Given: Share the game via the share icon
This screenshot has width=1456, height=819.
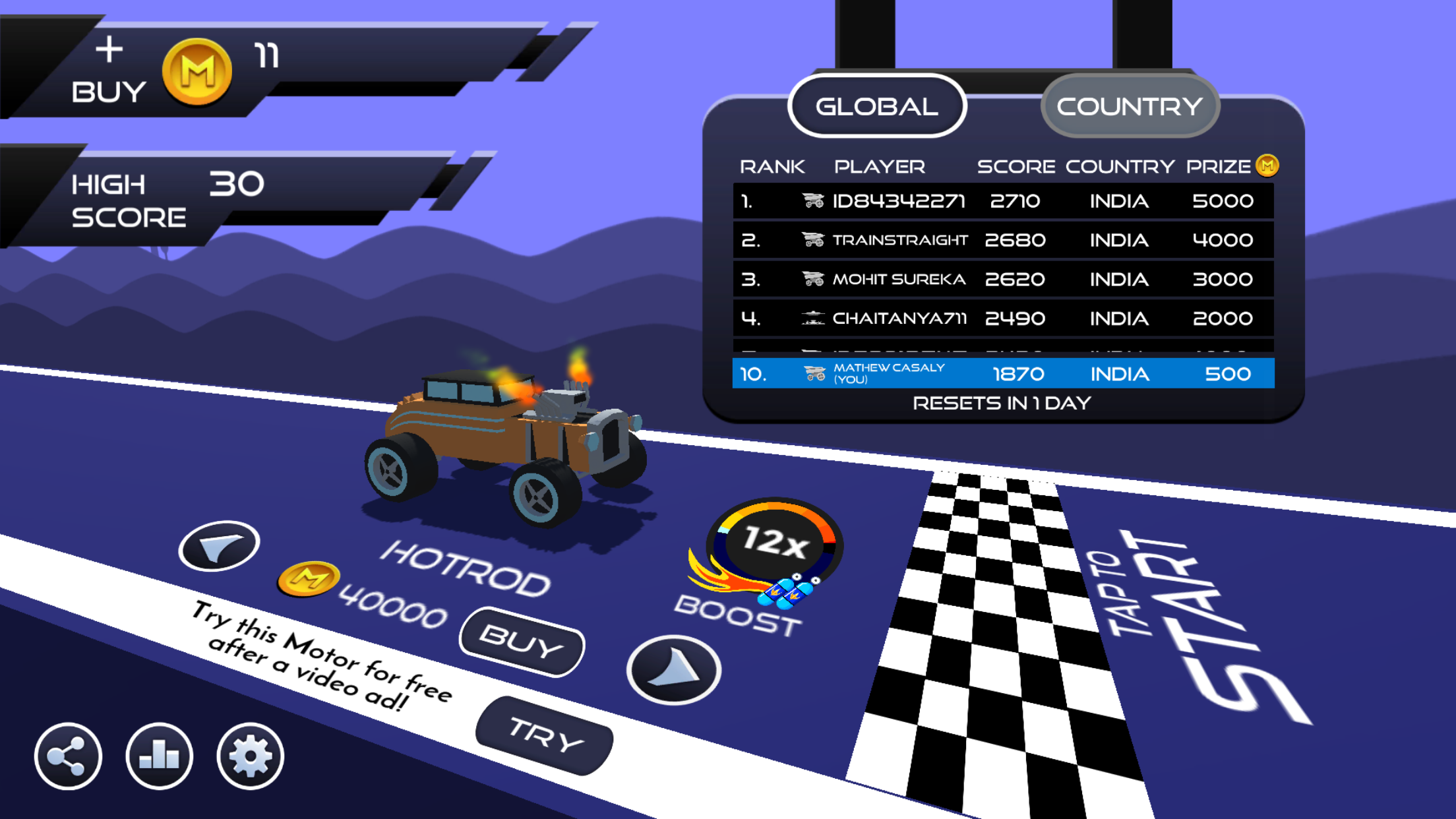Looking at the screenshot, I should [x=68, y=756].
